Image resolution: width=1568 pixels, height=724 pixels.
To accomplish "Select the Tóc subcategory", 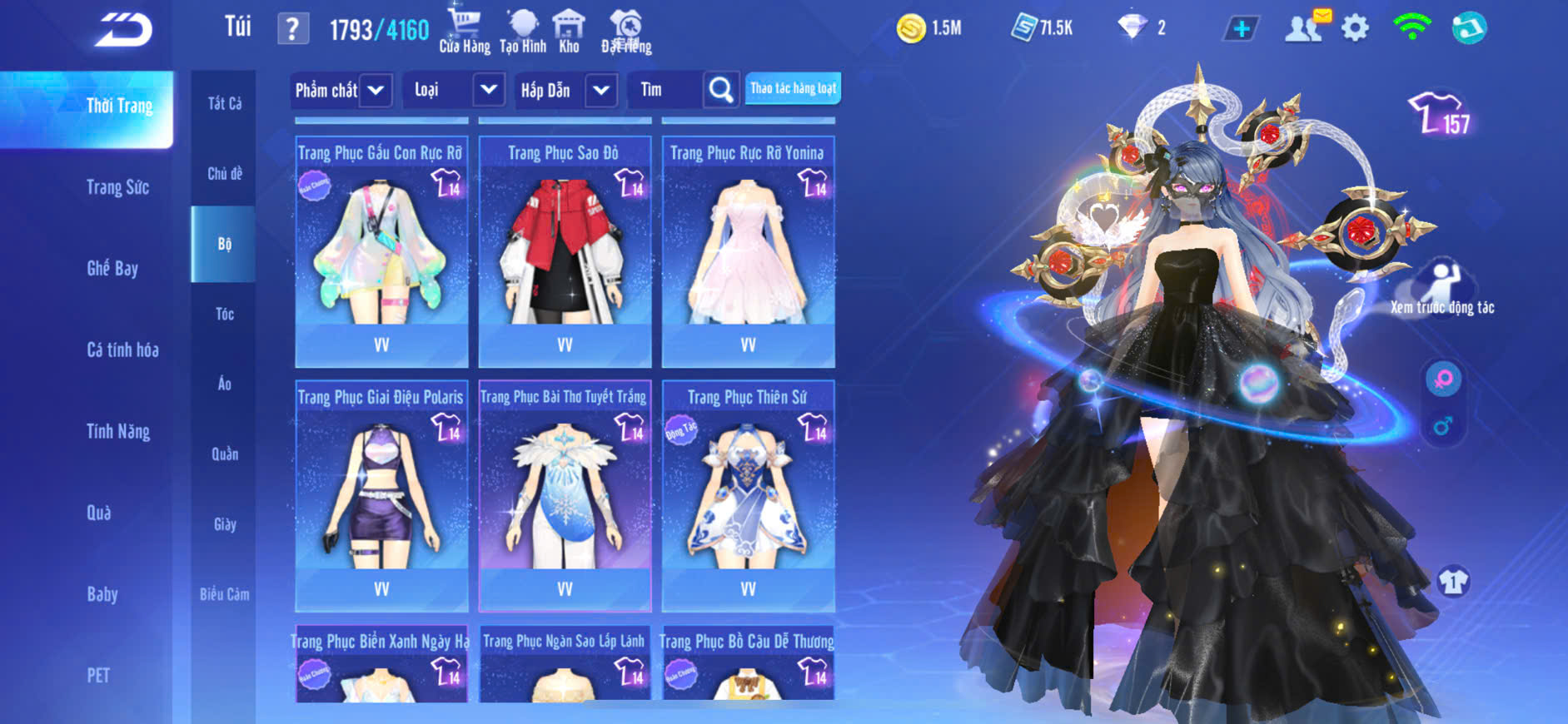I will pos(224,314).
